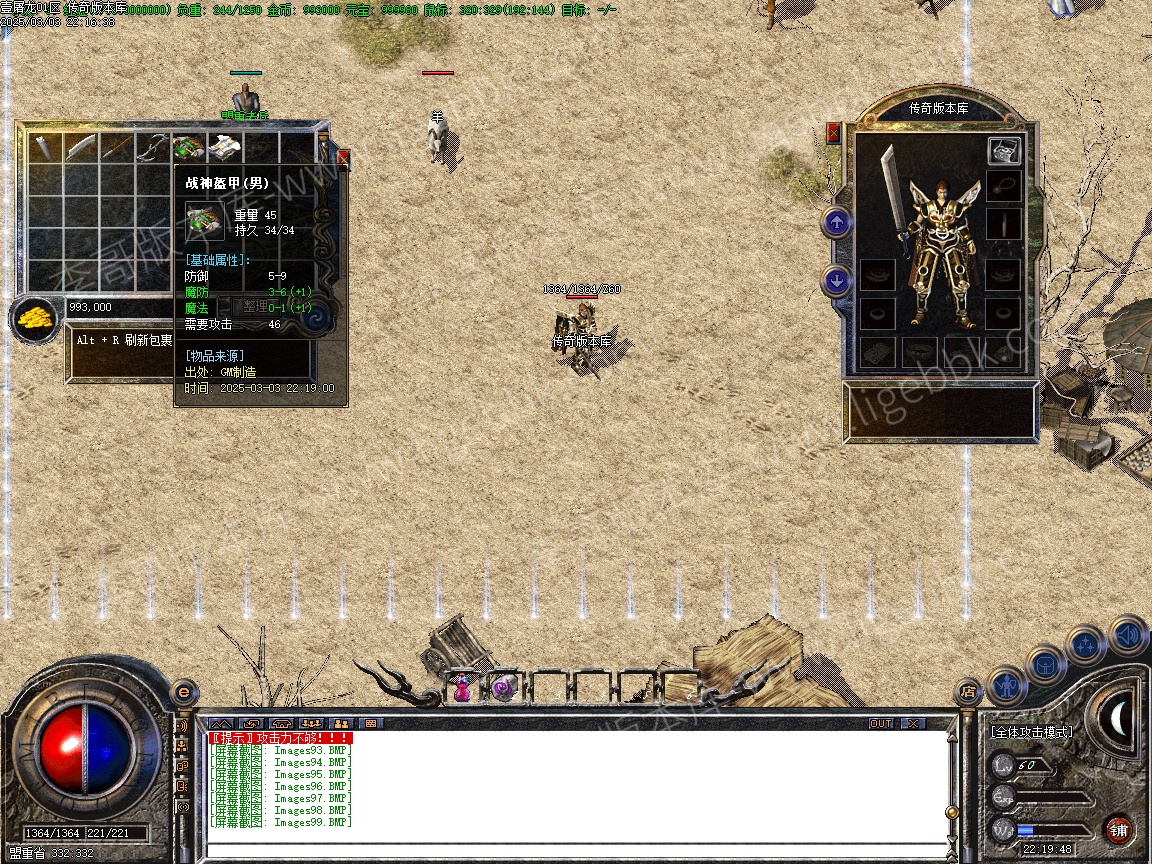Click the down arrow on the character panel
1152x864 pixels.
[837, 281]
